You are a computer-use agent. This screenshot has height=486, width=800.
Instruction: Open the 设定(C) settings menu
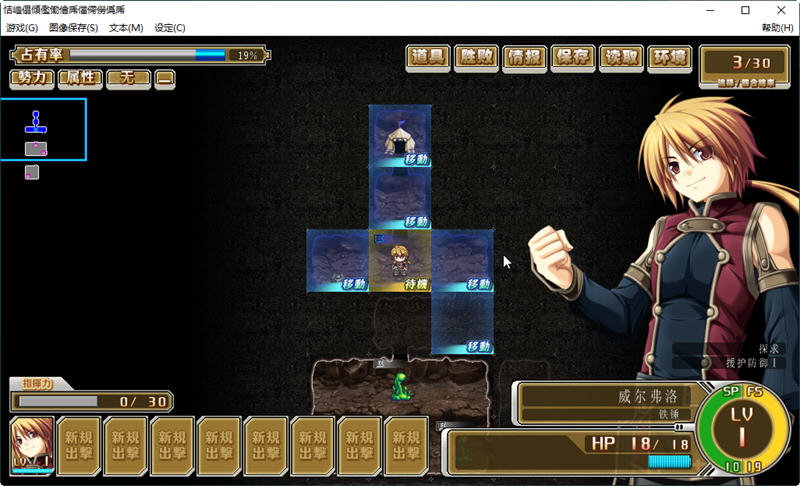pos(169,28)
